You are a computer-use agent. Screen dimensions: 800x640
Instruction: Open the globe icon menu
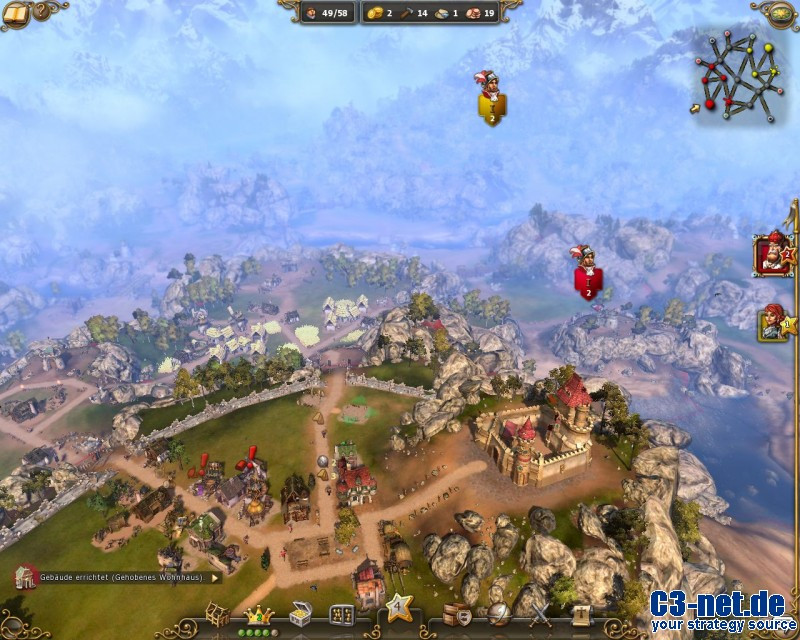pyautogui.click(x=498, y=614)
